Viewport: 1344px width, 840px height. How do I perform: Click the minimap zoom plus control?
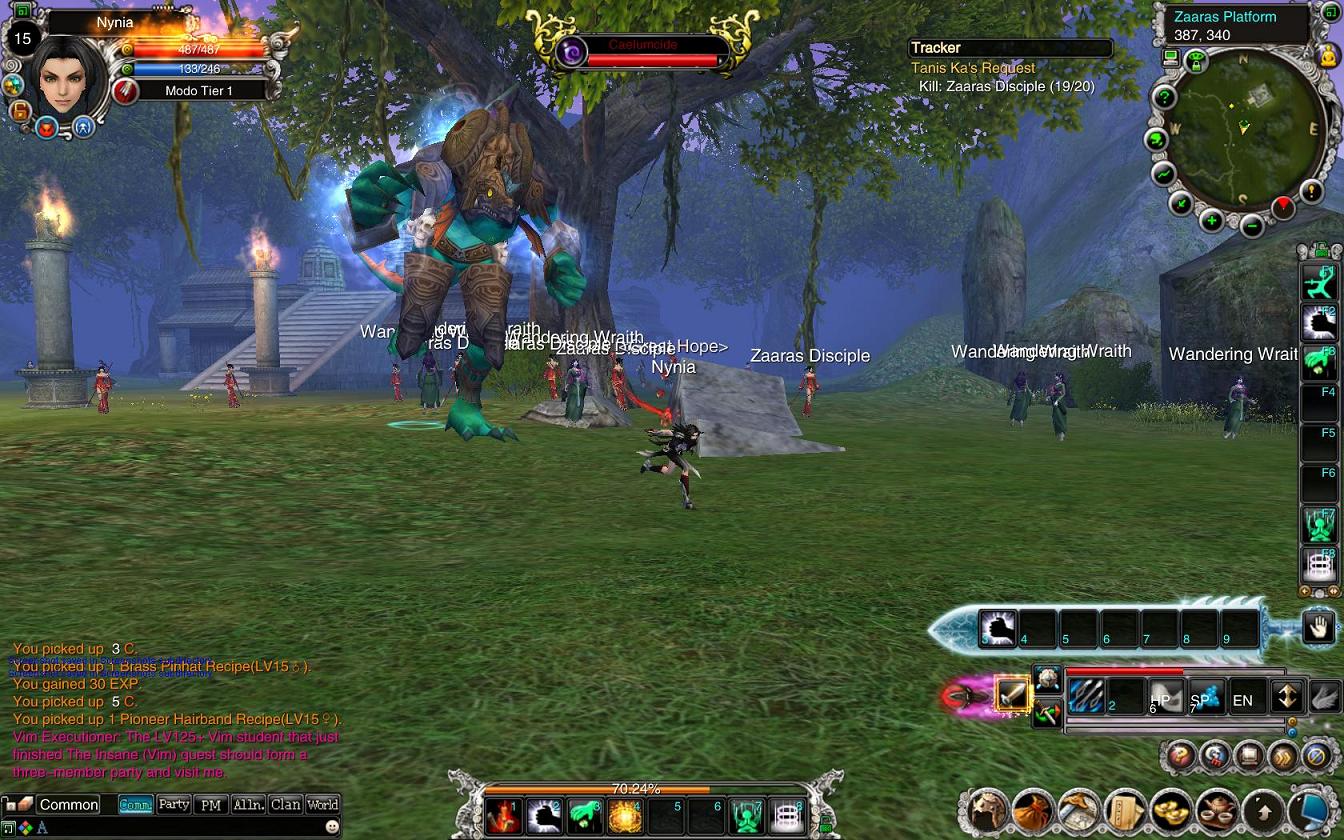tap(1211, 220)
